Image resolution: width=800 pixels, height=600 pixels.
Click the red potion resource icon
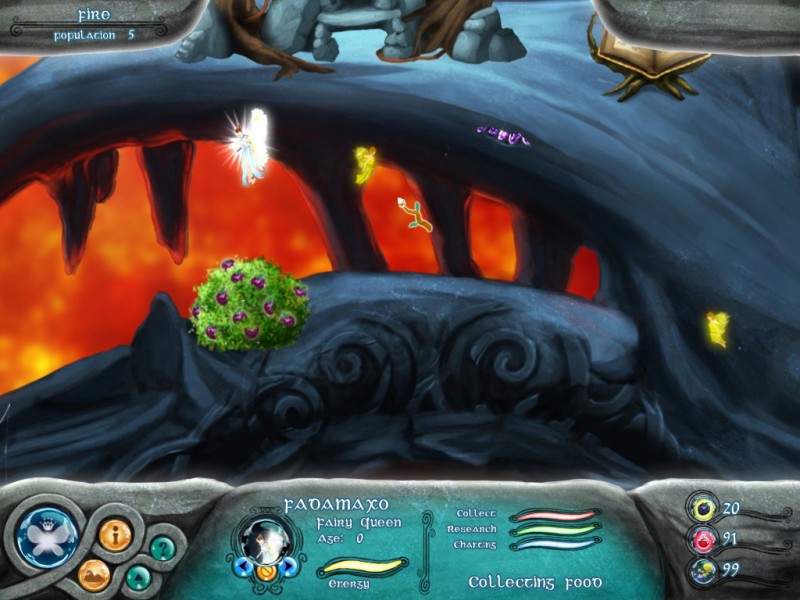click(704, 540)
